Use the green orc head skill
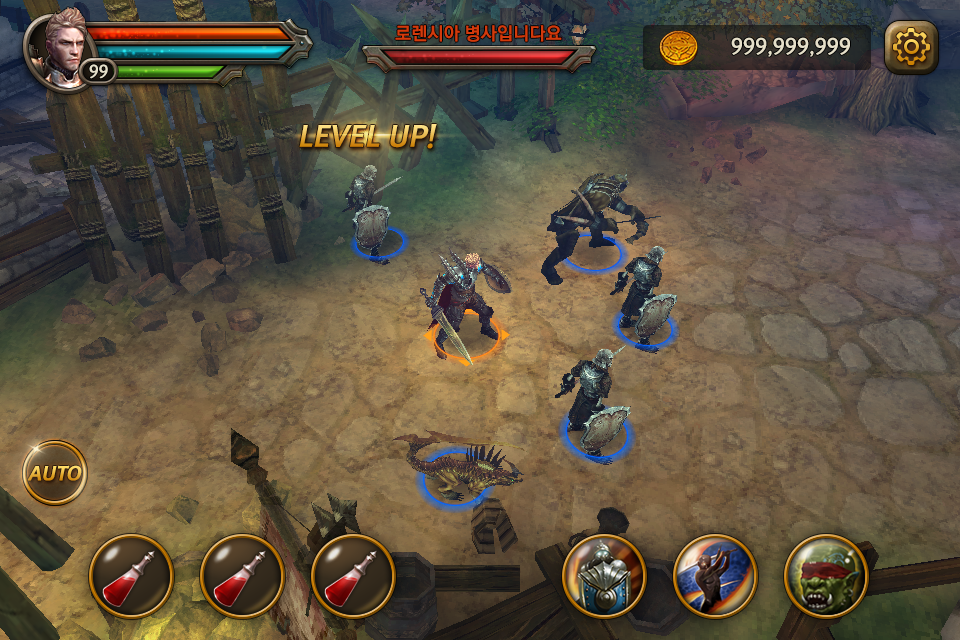 (825, 576)
